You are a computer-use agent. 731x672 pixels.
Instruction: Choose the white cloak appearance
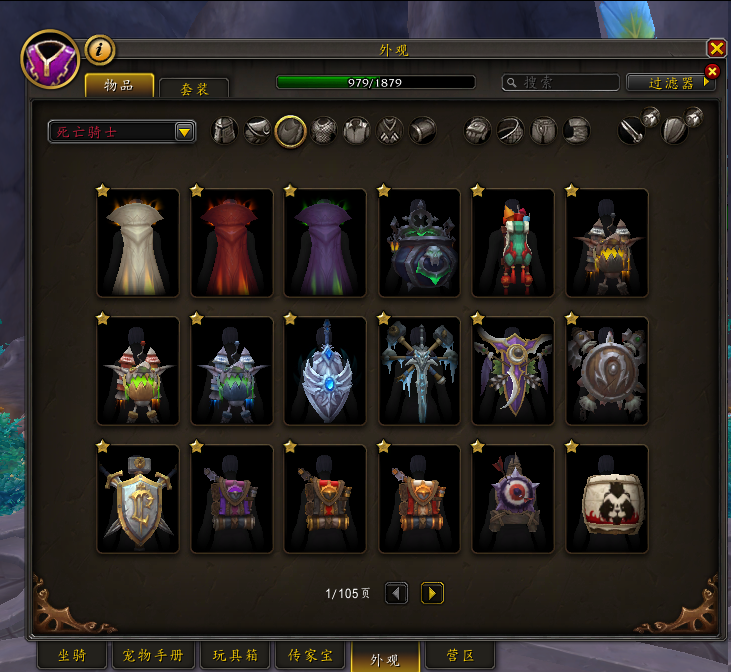(138, 243)
